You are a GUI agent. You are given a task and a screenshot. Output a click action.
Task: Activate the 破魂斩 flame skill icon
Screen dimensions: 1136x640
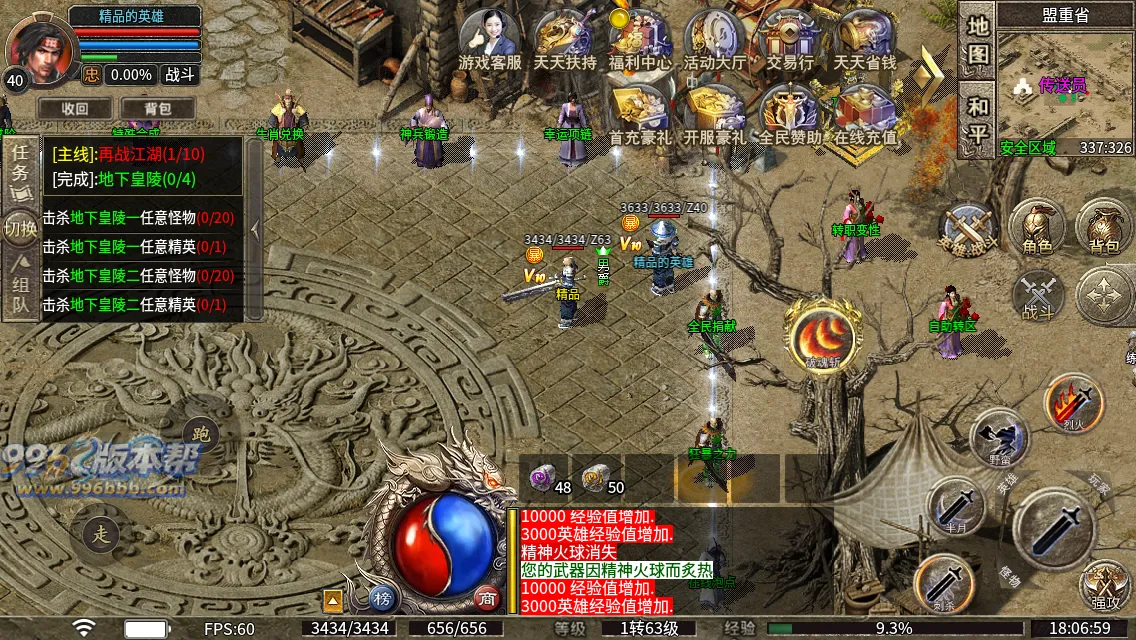tap(824, 336)
